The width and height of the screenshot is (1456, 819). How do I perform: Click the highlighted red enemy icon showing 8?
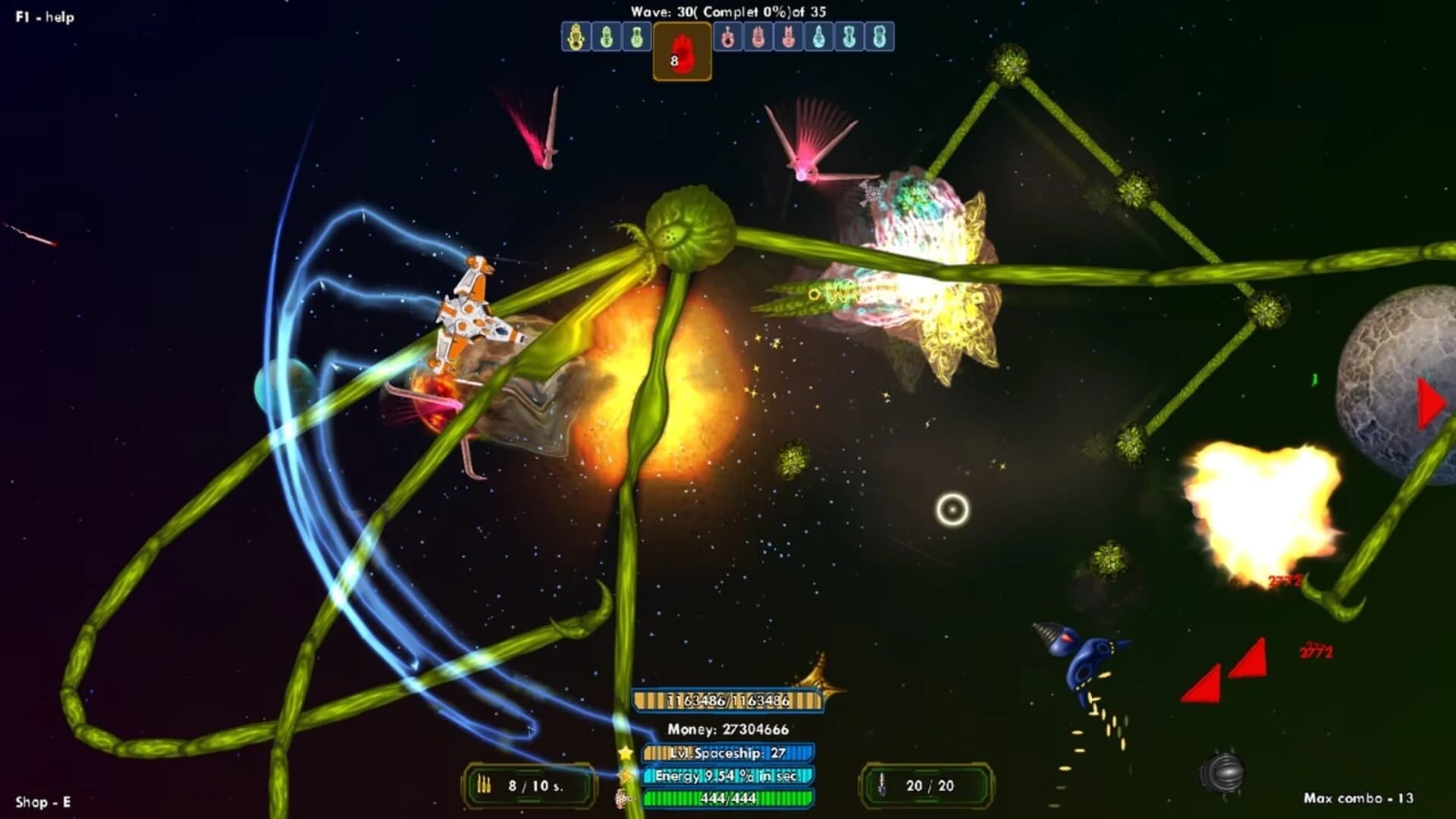click(x=681, y=52)
